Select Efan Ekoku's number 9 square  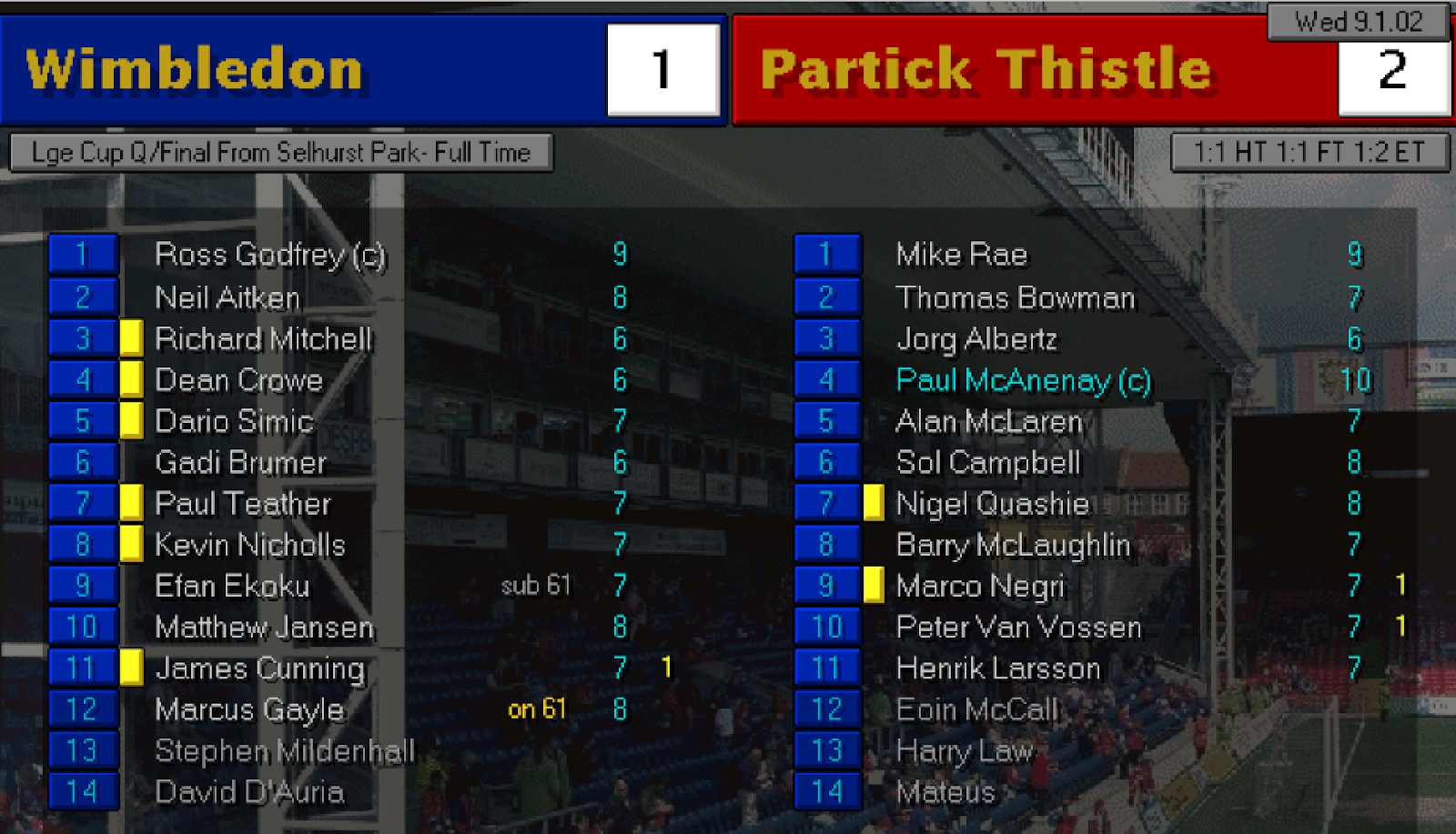coord(82,586)
